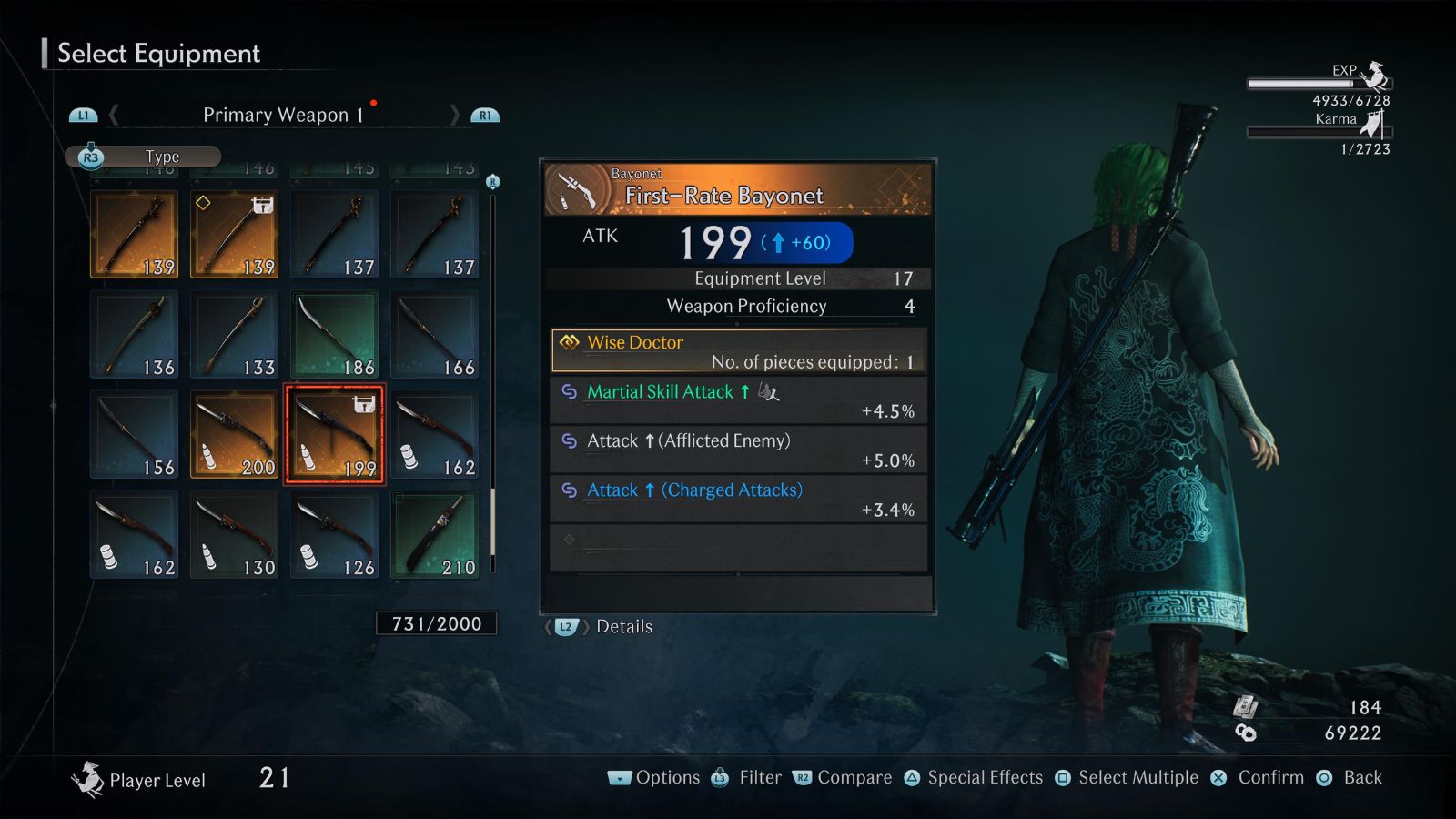Choose the weapon rated 156
1456x819 pixels.
[134, 434]
